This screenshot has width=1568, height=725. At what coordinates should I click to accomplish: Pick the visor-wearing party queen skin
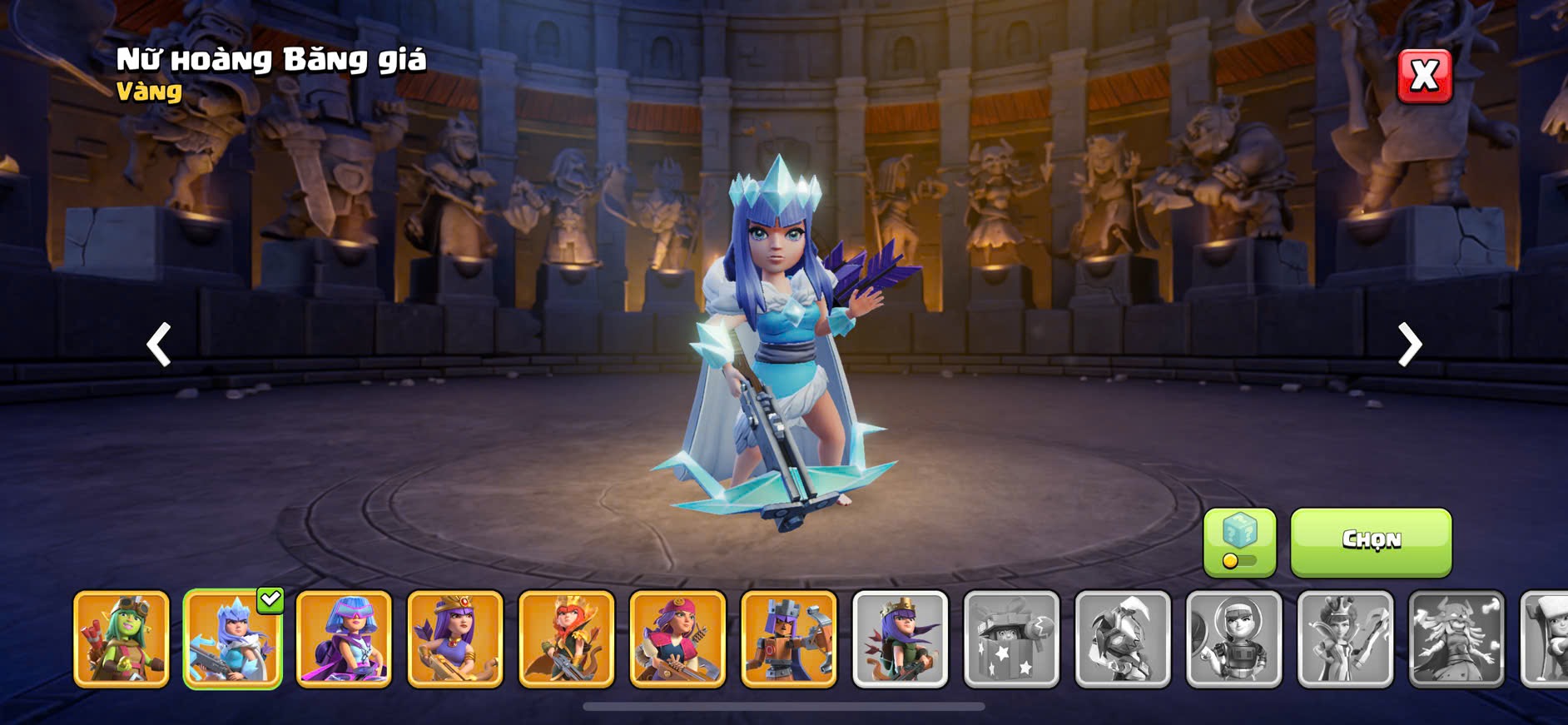344,639
